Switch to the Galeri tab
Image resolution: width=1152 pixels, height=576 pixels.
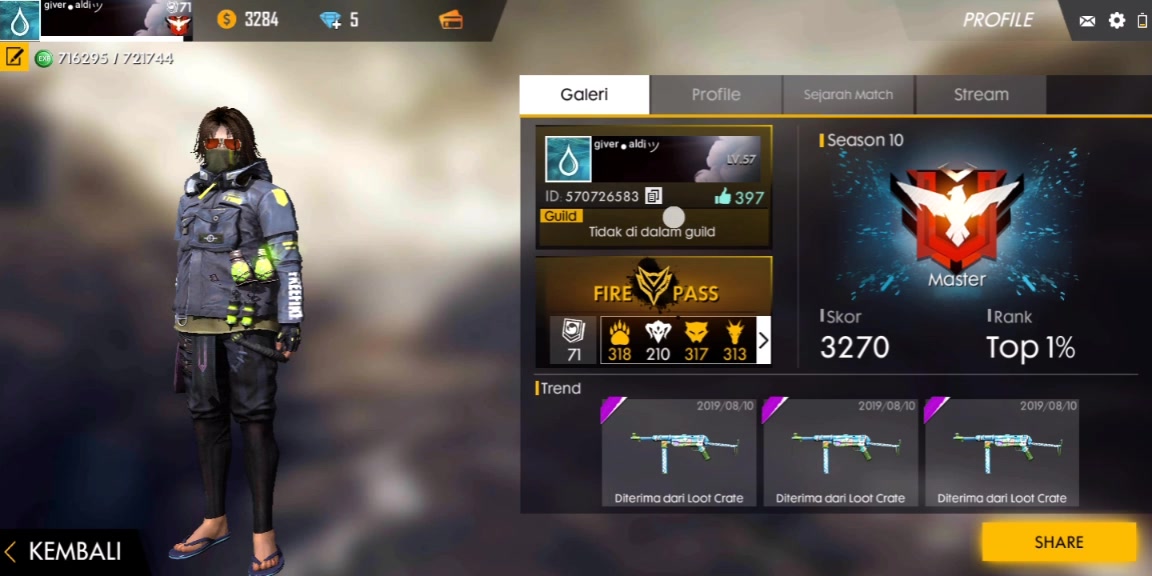[x=584, y=95]
